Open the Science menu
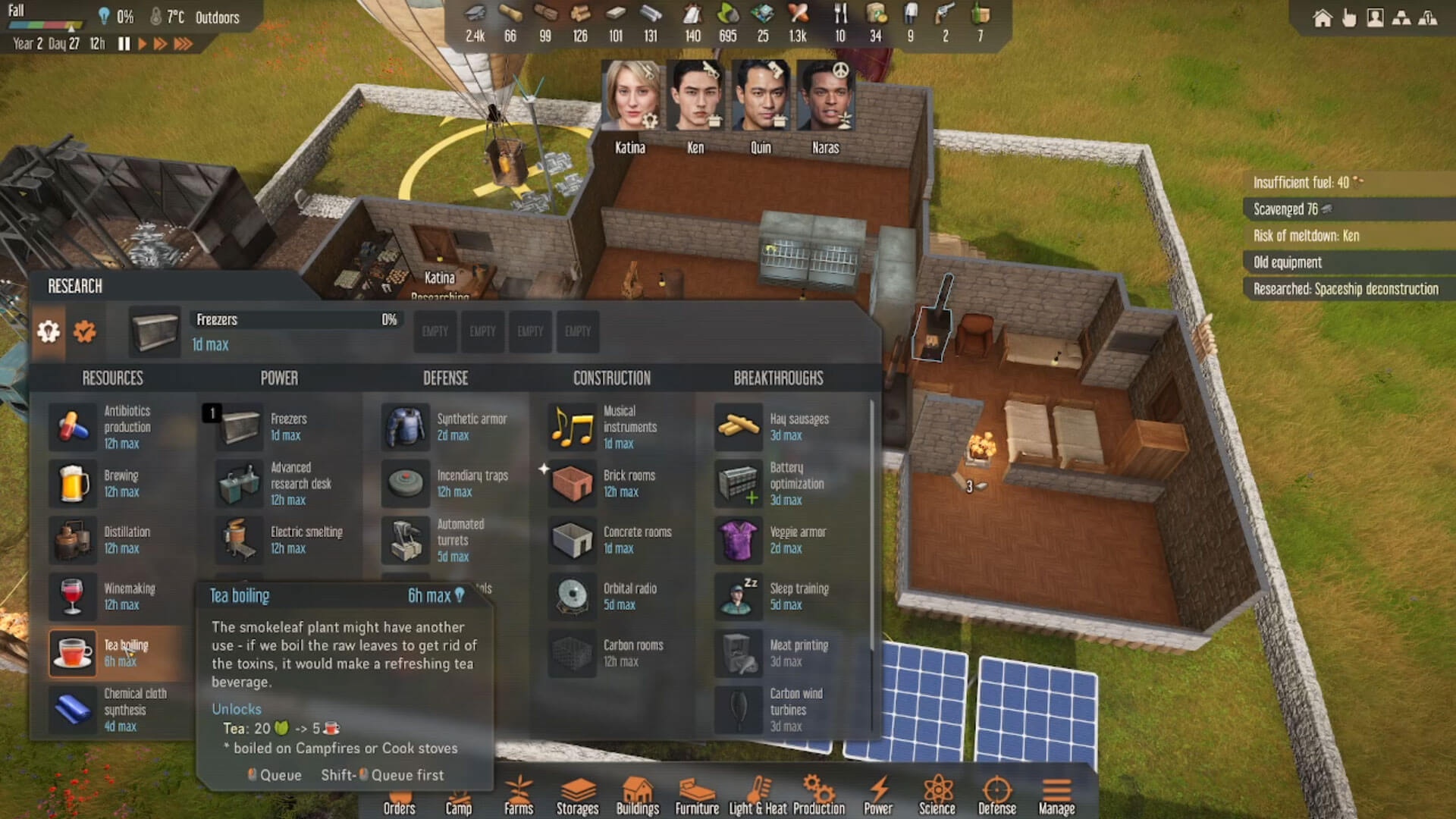 [x=937, y=796]
